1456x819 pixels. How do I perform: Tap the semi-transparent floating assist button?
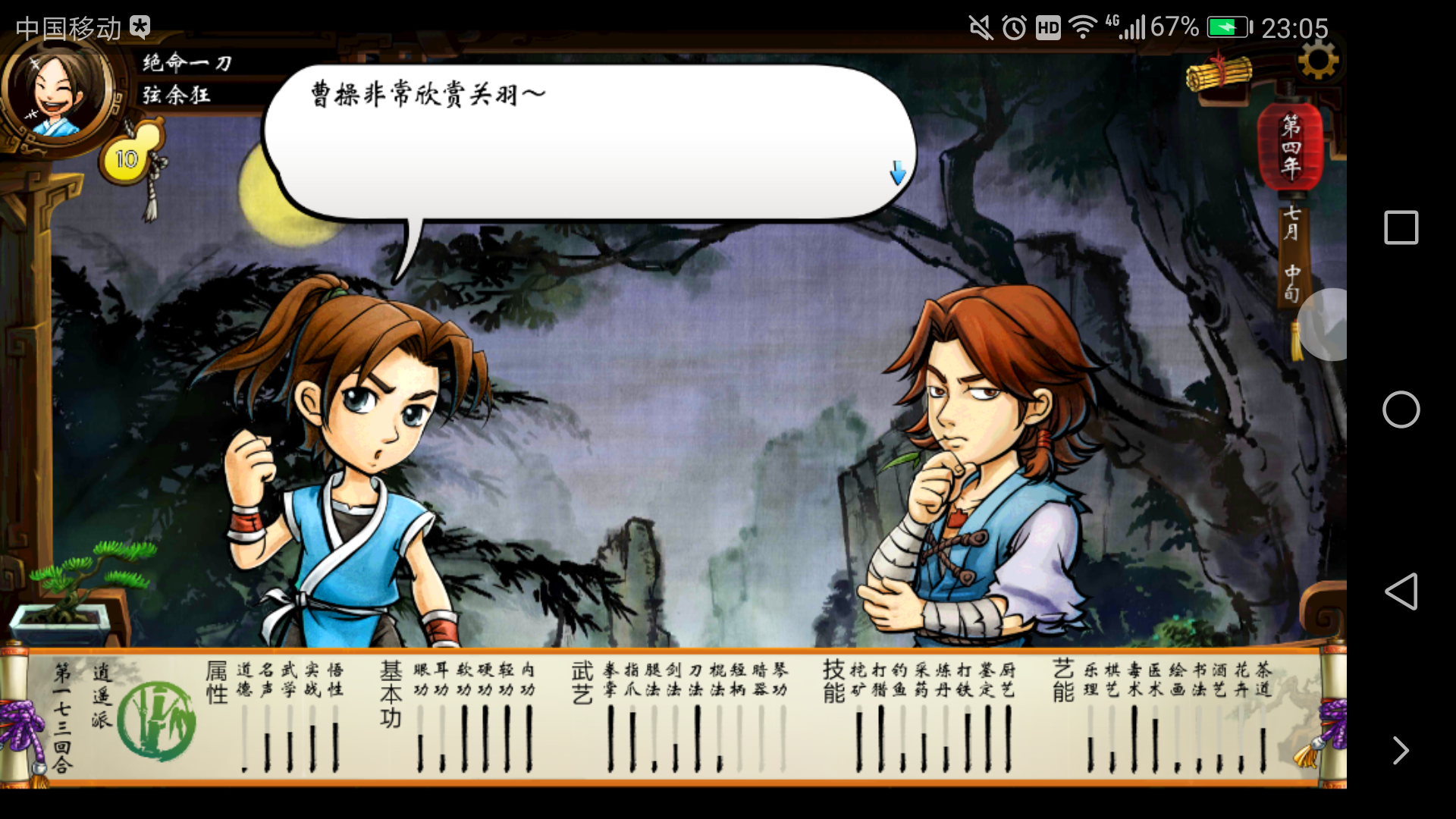click(1327, 325)
